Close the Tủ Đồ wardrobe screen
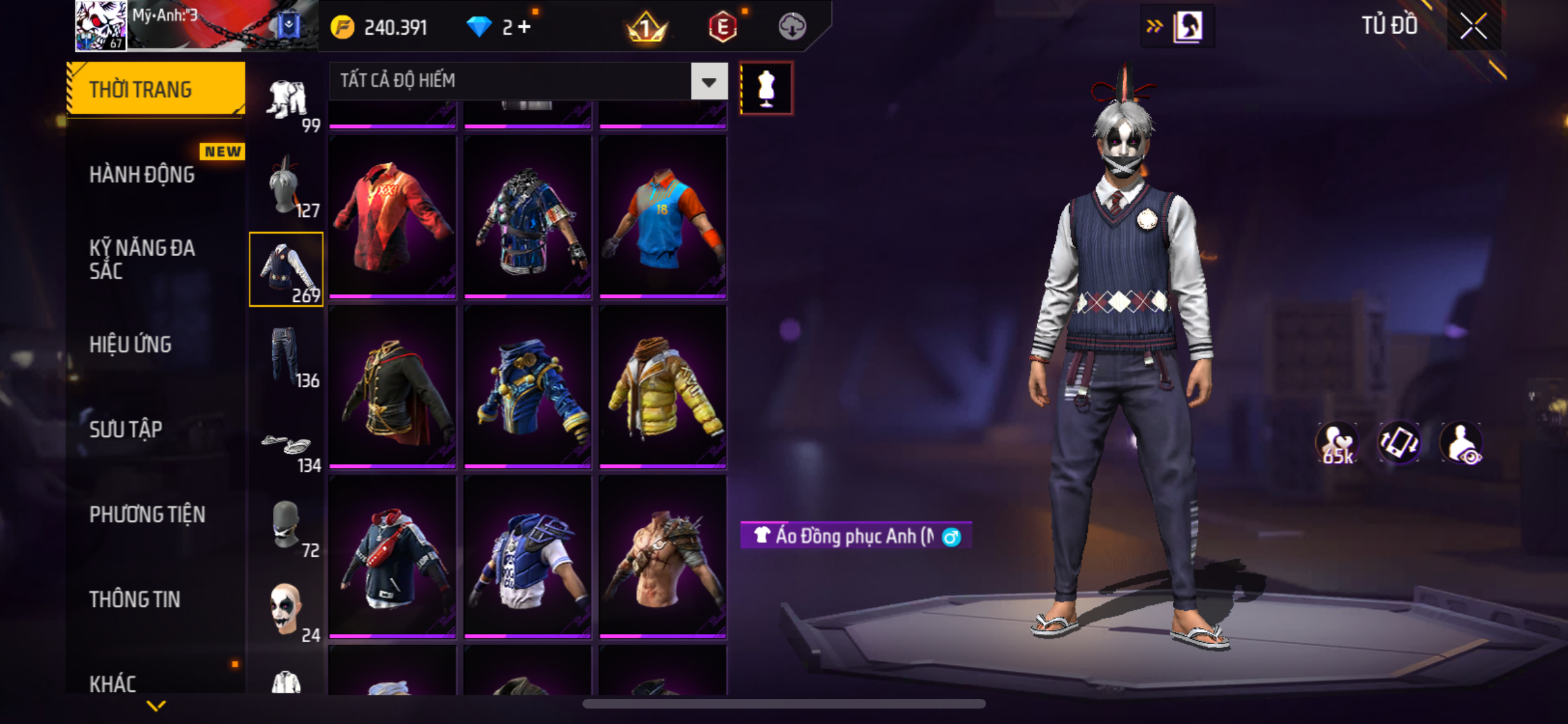 click(x=1473, y=26)
